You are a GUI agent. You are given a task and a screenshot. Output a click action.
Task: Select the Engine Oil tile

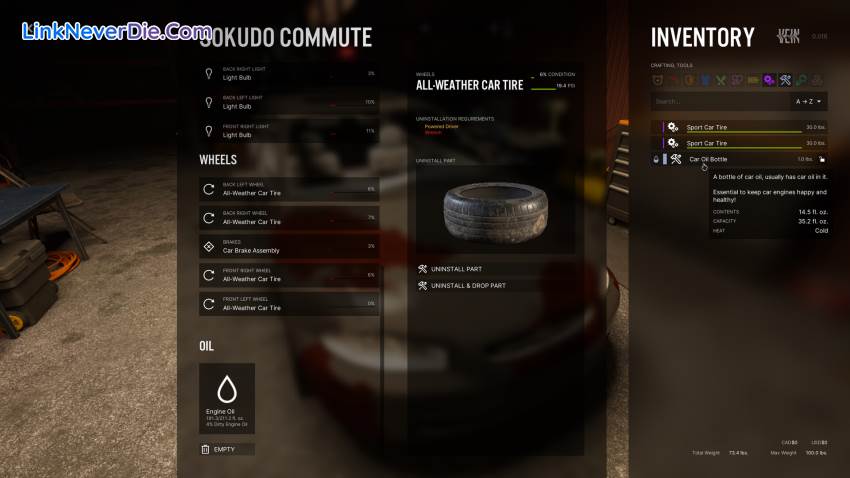[x=227, y=398]
